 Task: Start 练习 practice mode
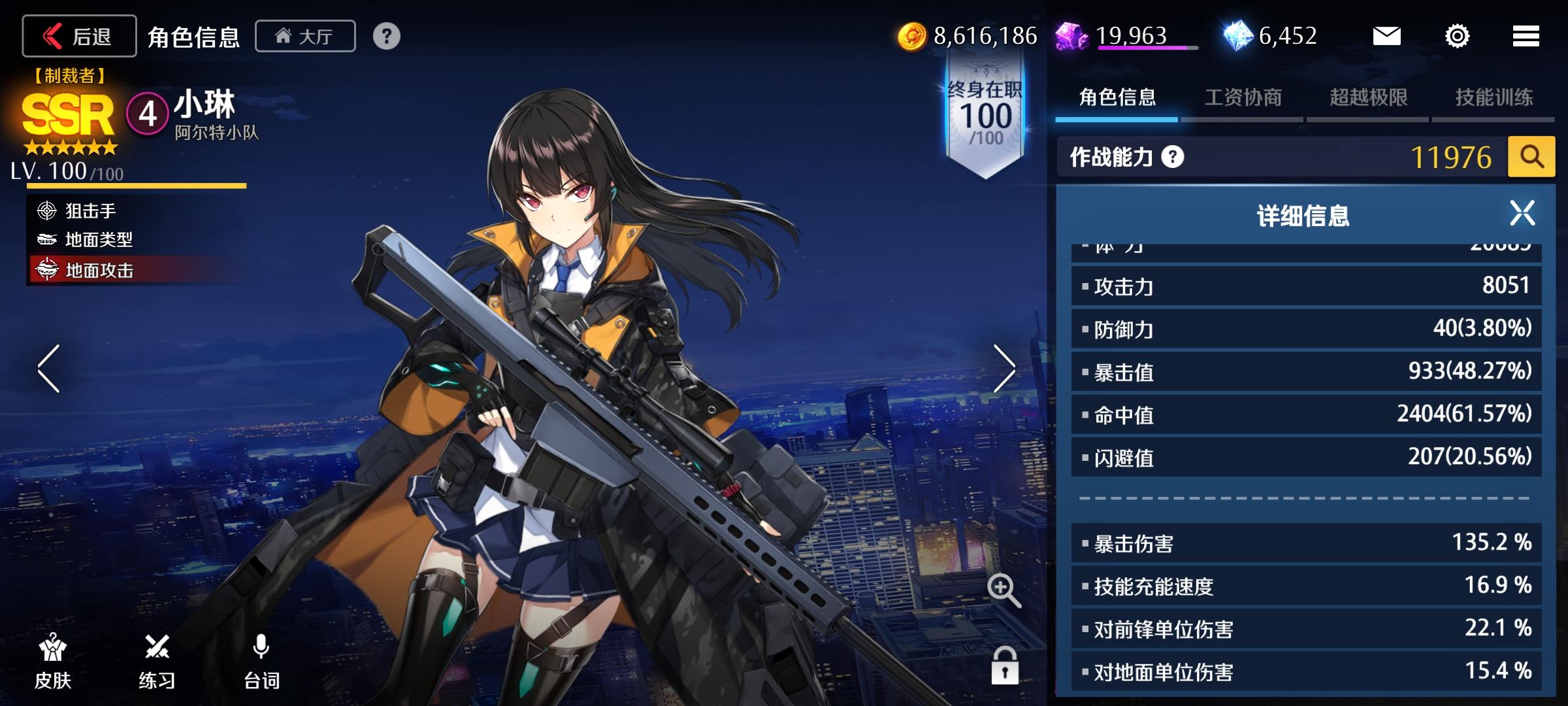click(157, 662)
